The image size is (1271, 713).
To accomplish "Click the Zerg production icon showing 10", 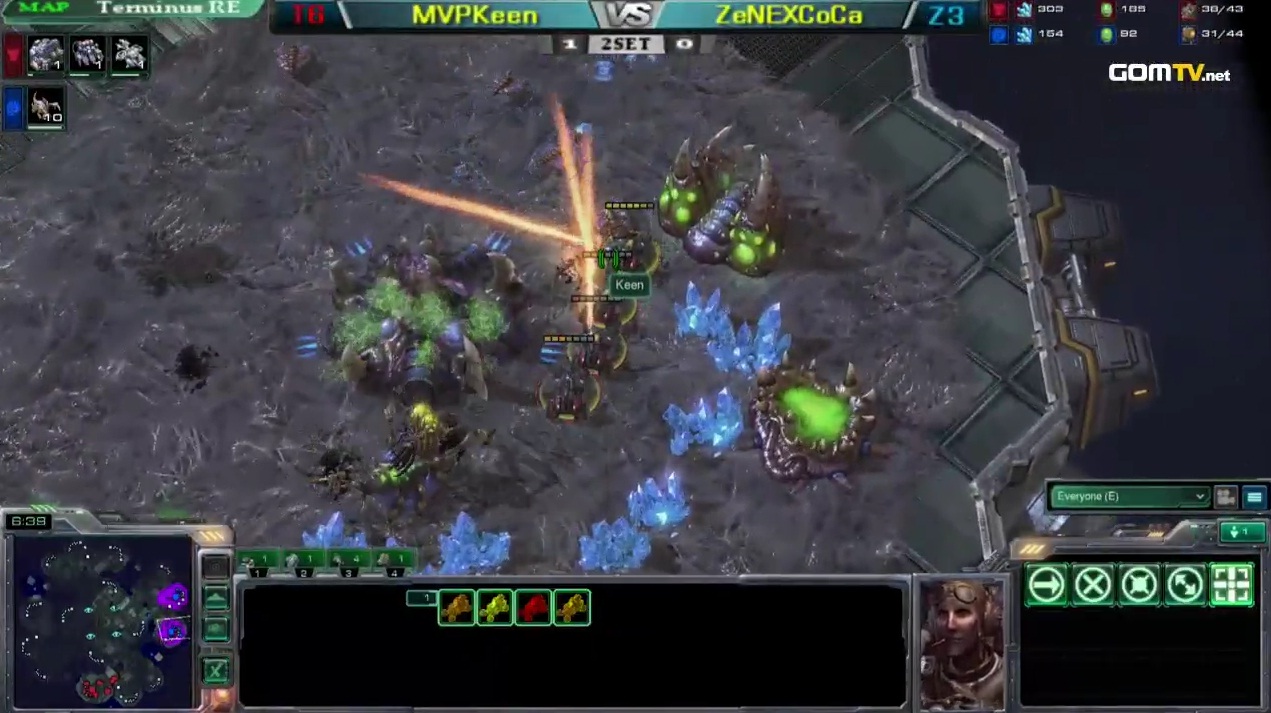I will coord(46,107).
